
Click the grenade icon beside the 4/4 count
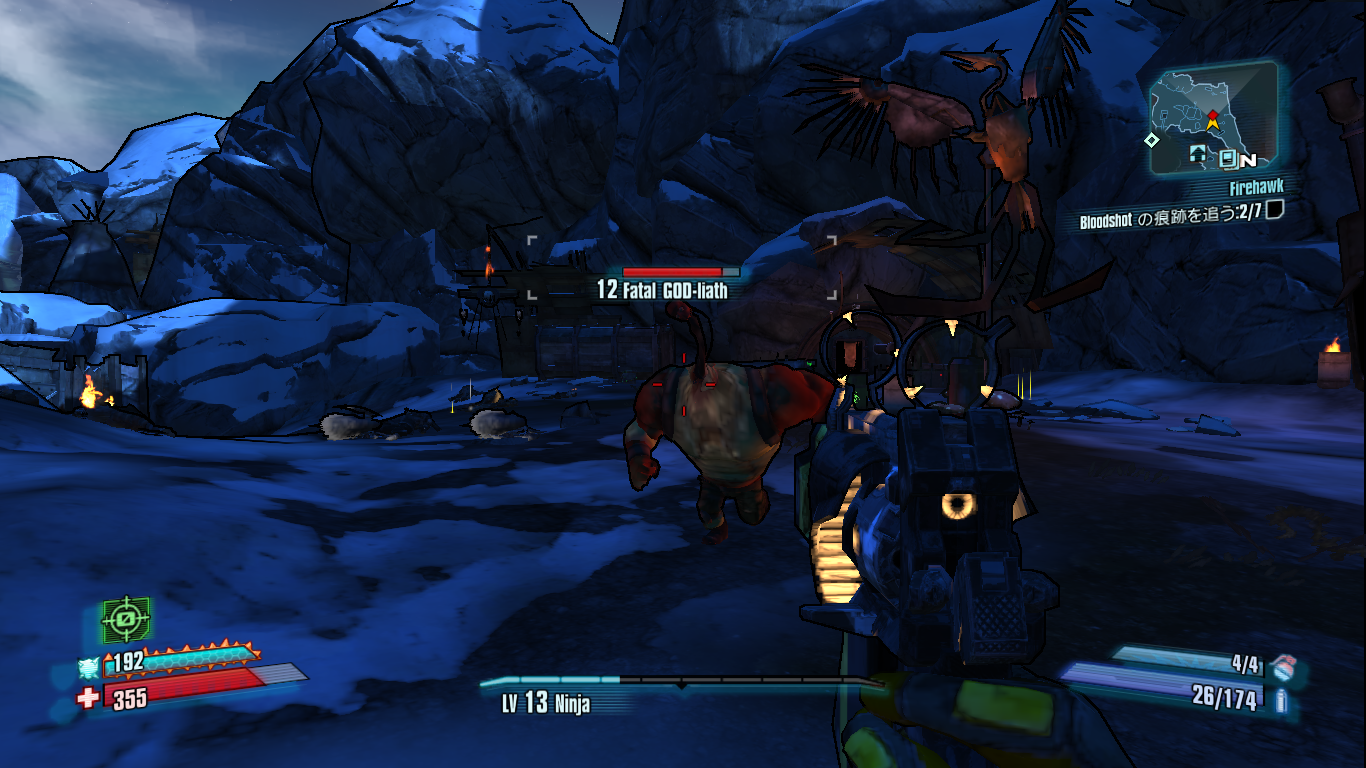click(x=1288, y=664)
